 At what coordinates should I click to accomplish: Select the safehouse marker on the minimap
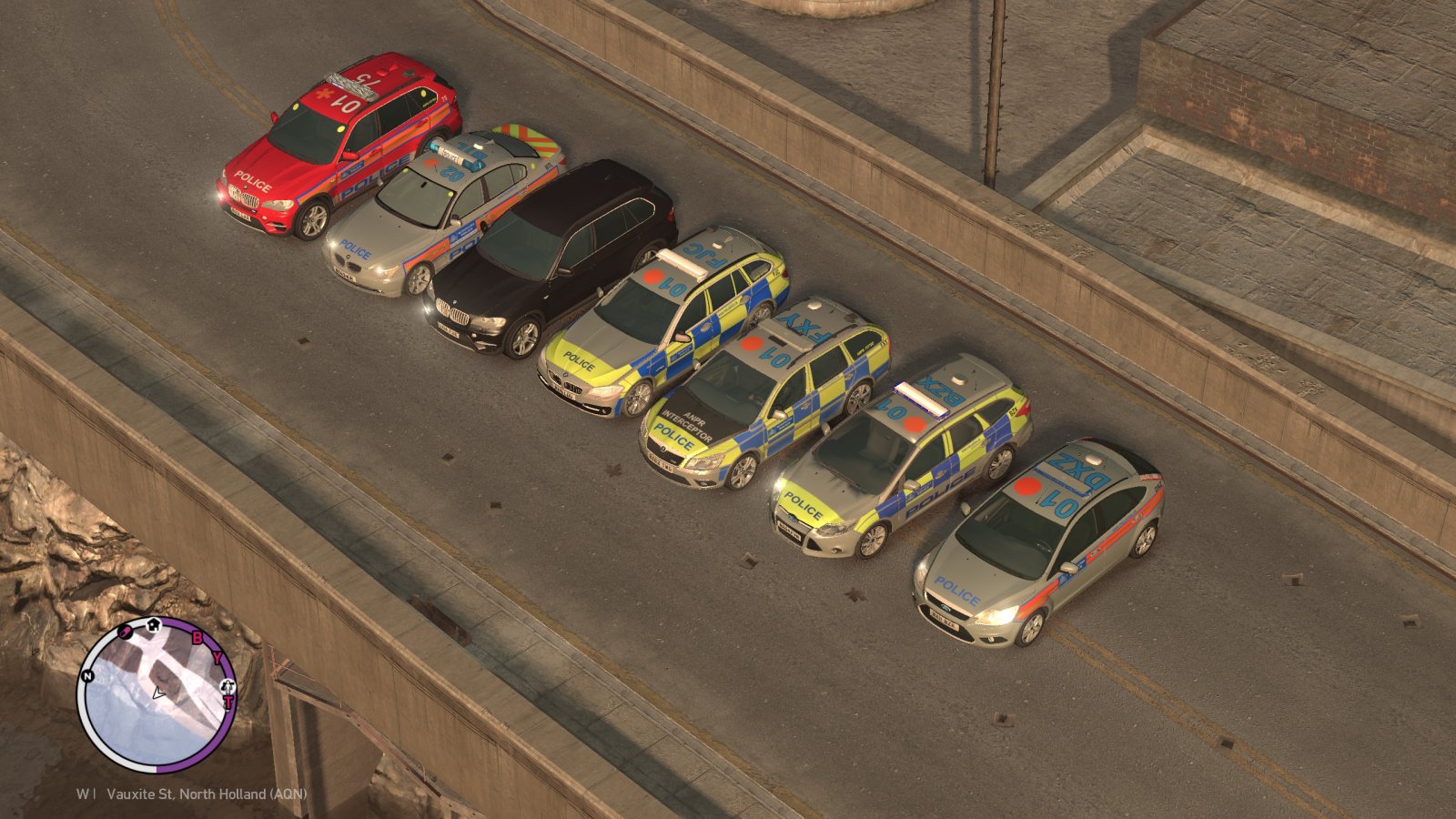click(x=154, y=625)
